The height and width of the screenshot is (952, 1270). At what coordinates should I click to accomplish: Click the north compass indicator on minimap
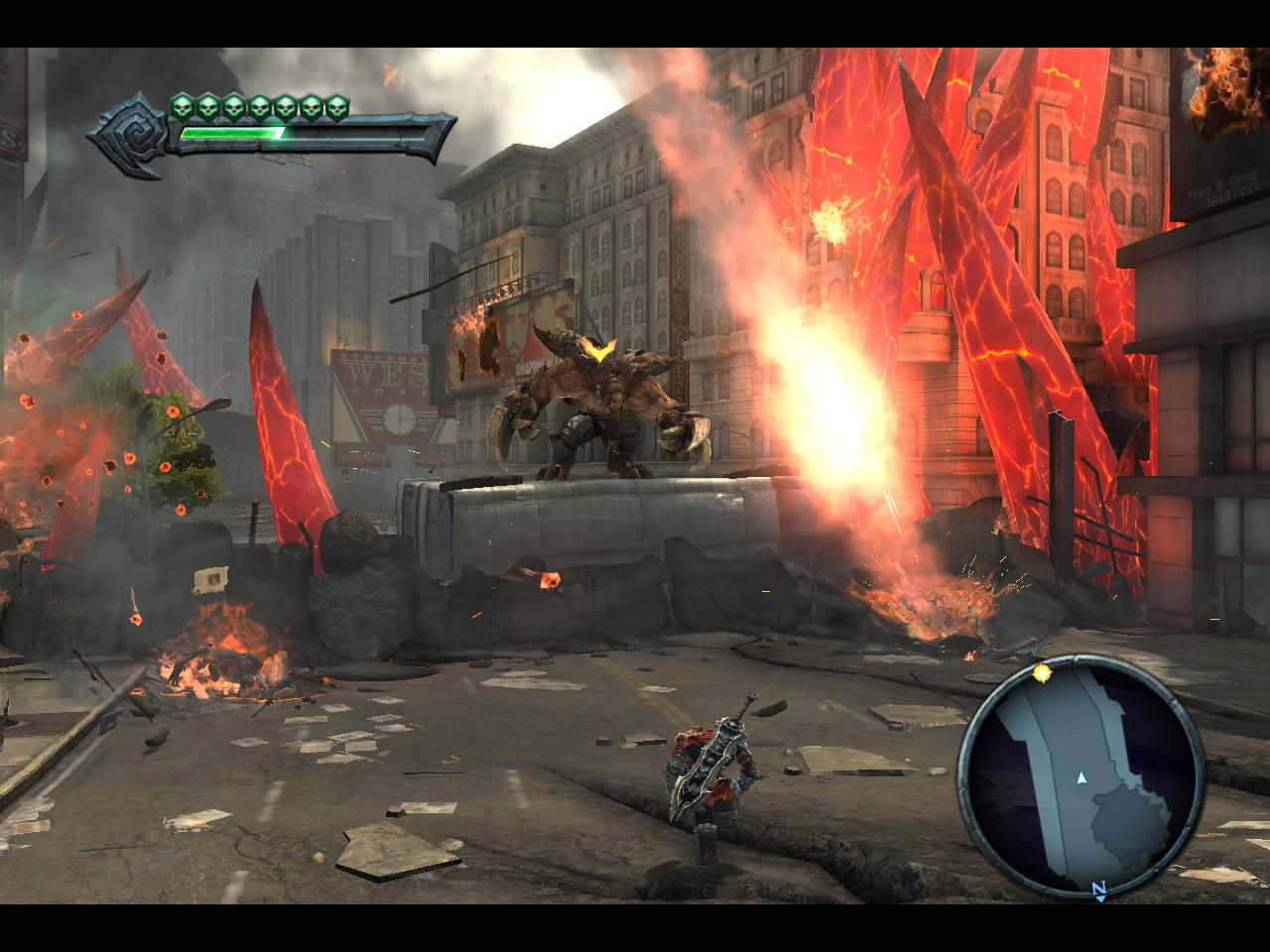click(1098, 889)
